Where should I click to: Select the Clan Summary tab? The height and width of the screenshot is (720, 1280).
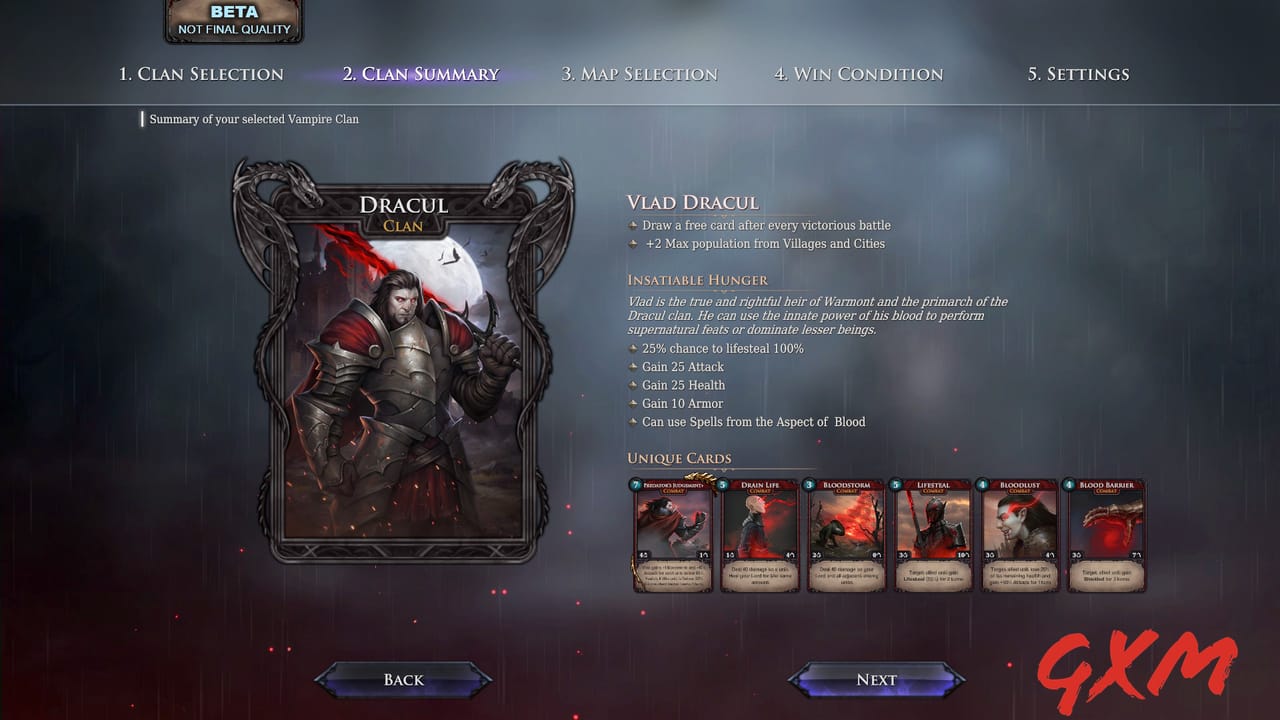click(x=421, y=74)
